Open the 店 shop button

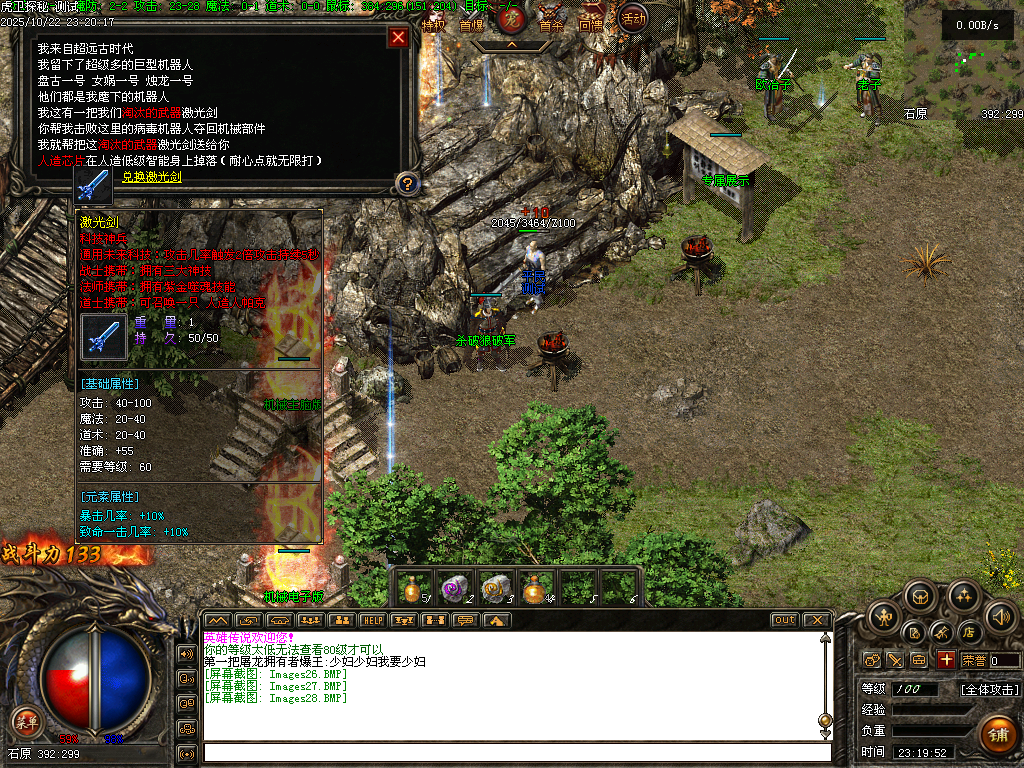tap(968, 633)
